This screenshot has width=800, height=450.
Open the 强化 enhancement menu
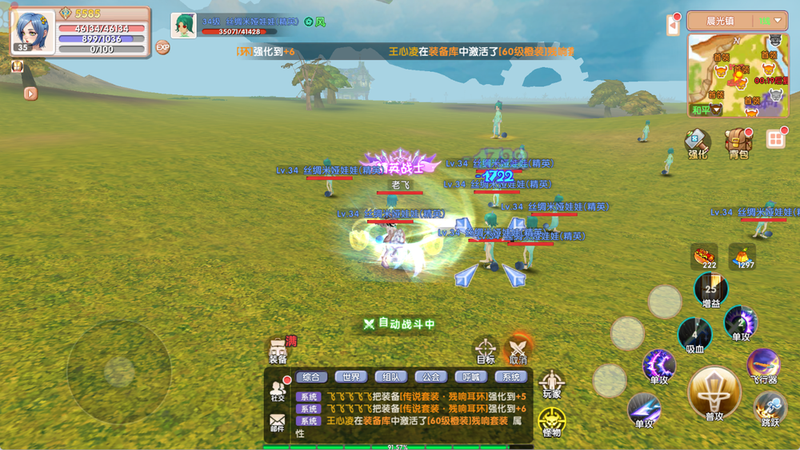[697, 141]
